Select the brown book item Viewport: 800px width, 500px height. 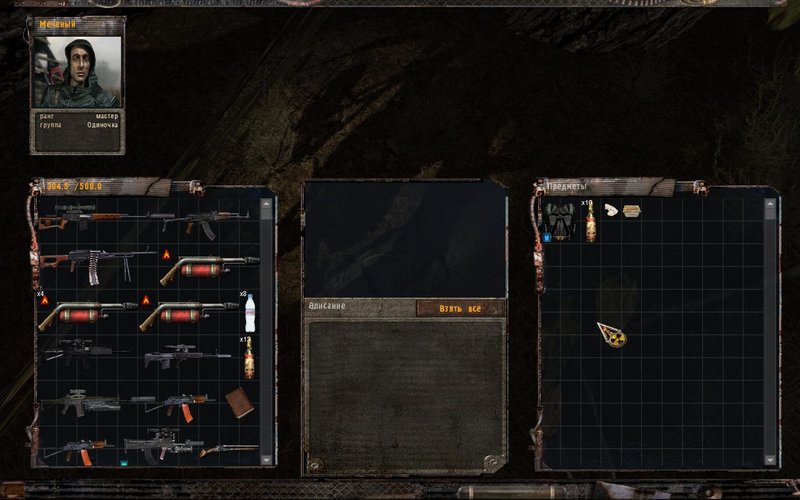pos(239,402)
